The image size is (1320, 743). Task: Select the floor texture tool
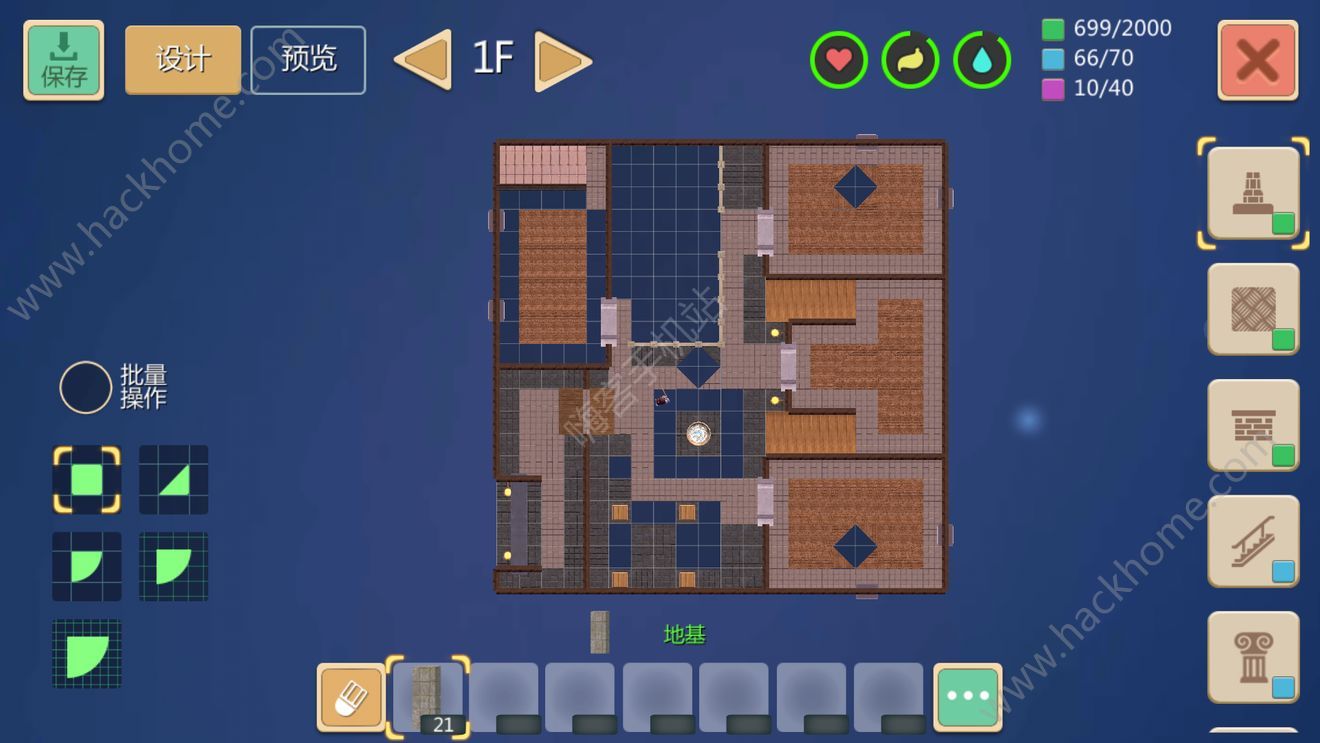point(1253,310)
